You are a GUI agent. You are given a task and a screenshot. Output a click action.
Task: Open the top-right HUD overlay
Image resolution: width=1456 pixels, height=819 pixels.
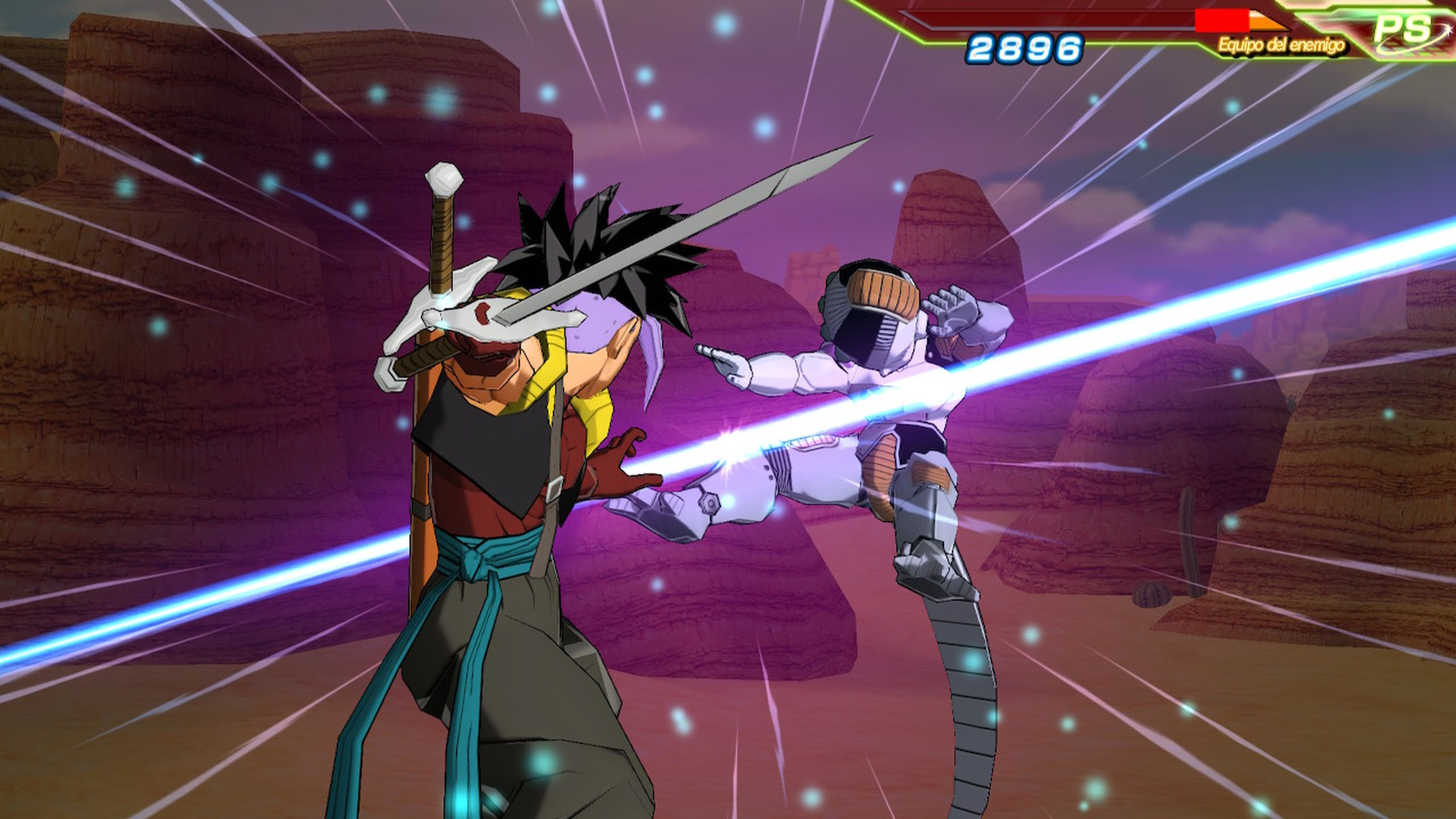1187,28
